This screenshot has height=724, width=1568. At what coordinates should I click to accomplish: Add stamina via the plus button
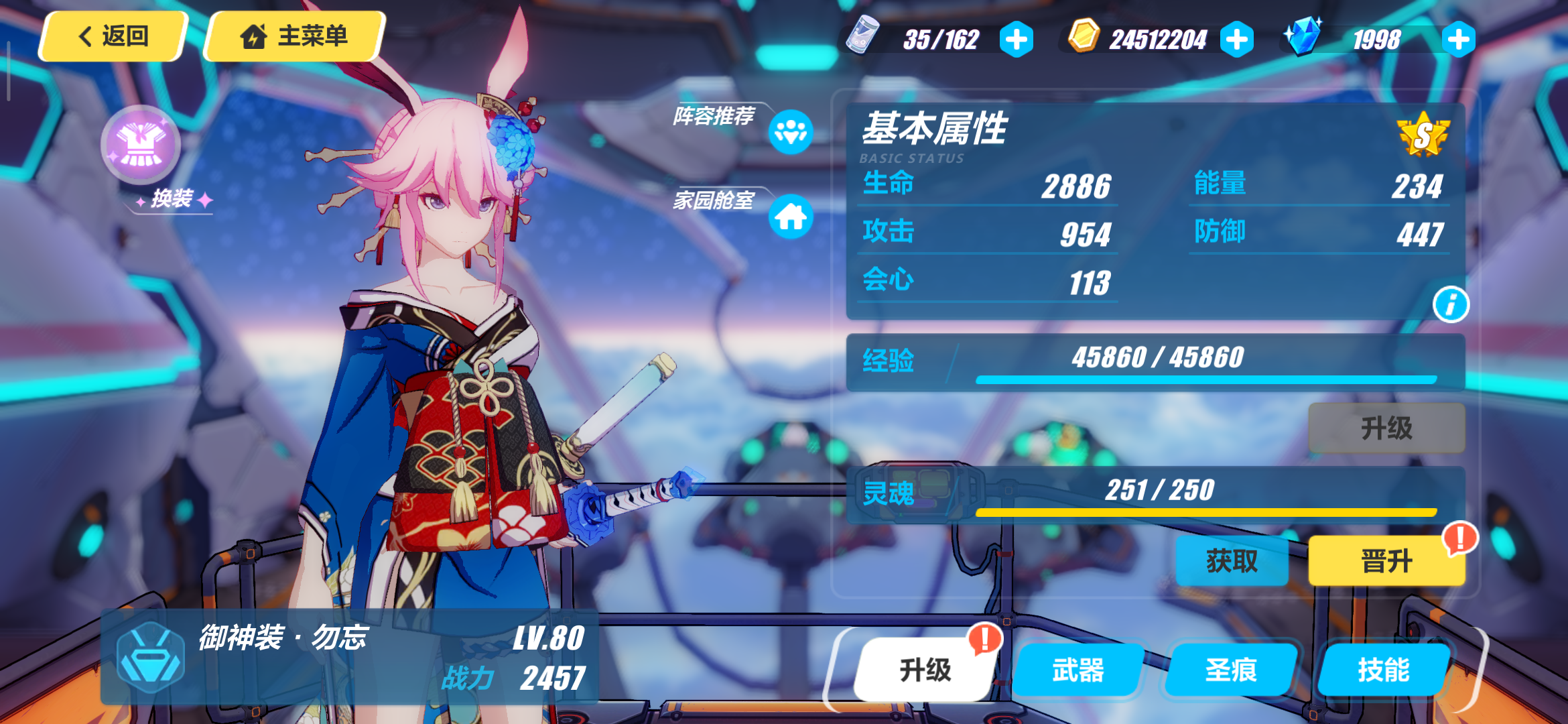point(1017,38)
